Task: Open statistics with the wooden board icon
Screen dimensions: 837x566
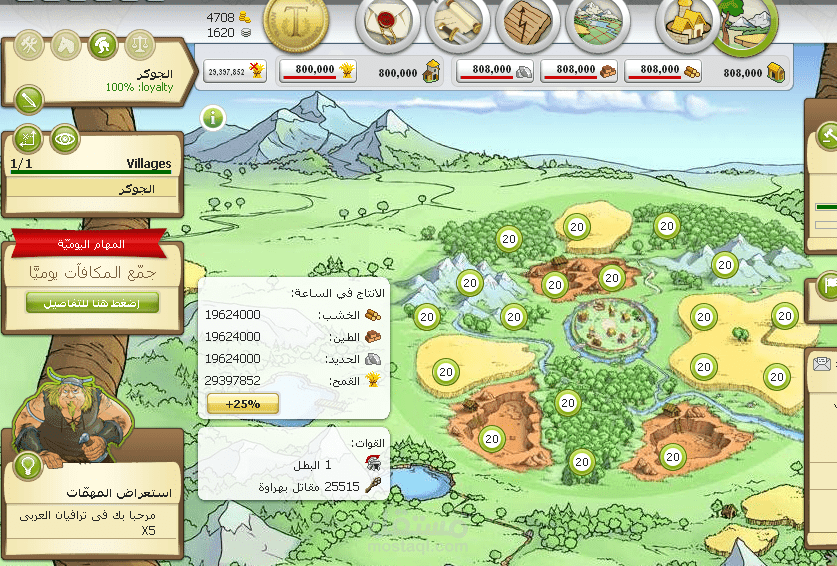Action: (527, 23)
